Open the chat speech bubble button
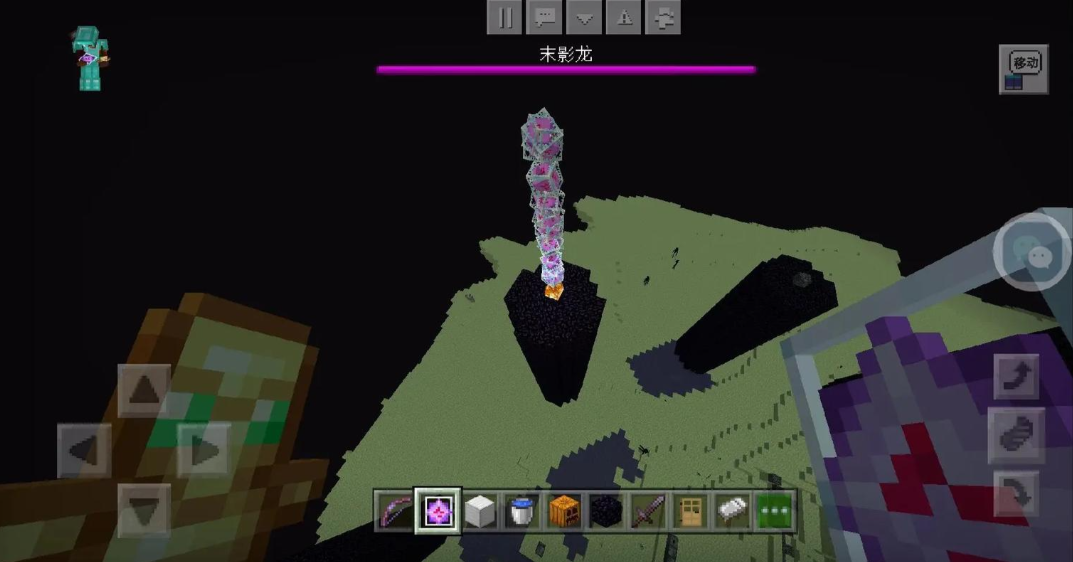Viewport: 1073px width, 562px height. (x=545, y=17)
